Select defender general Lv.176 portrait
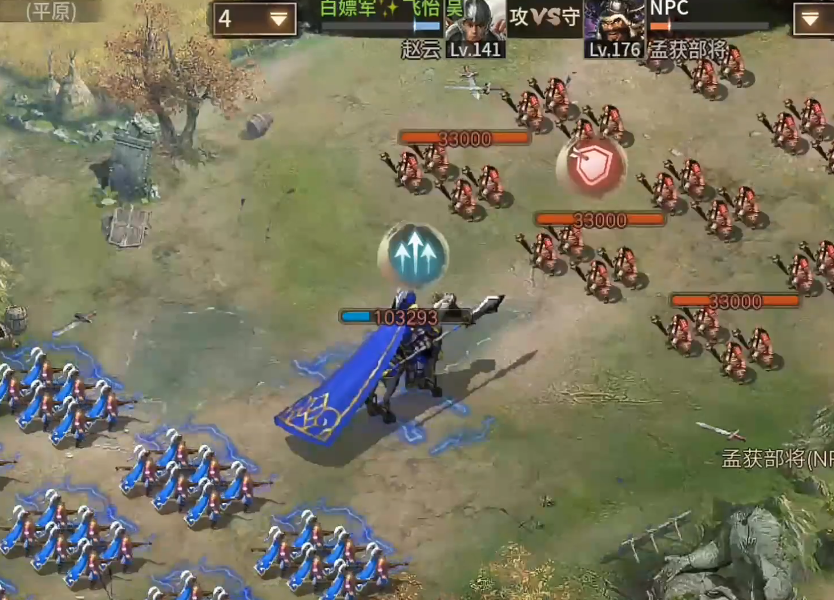The width and height of the screenshot is (834, 600). (613, 20)
